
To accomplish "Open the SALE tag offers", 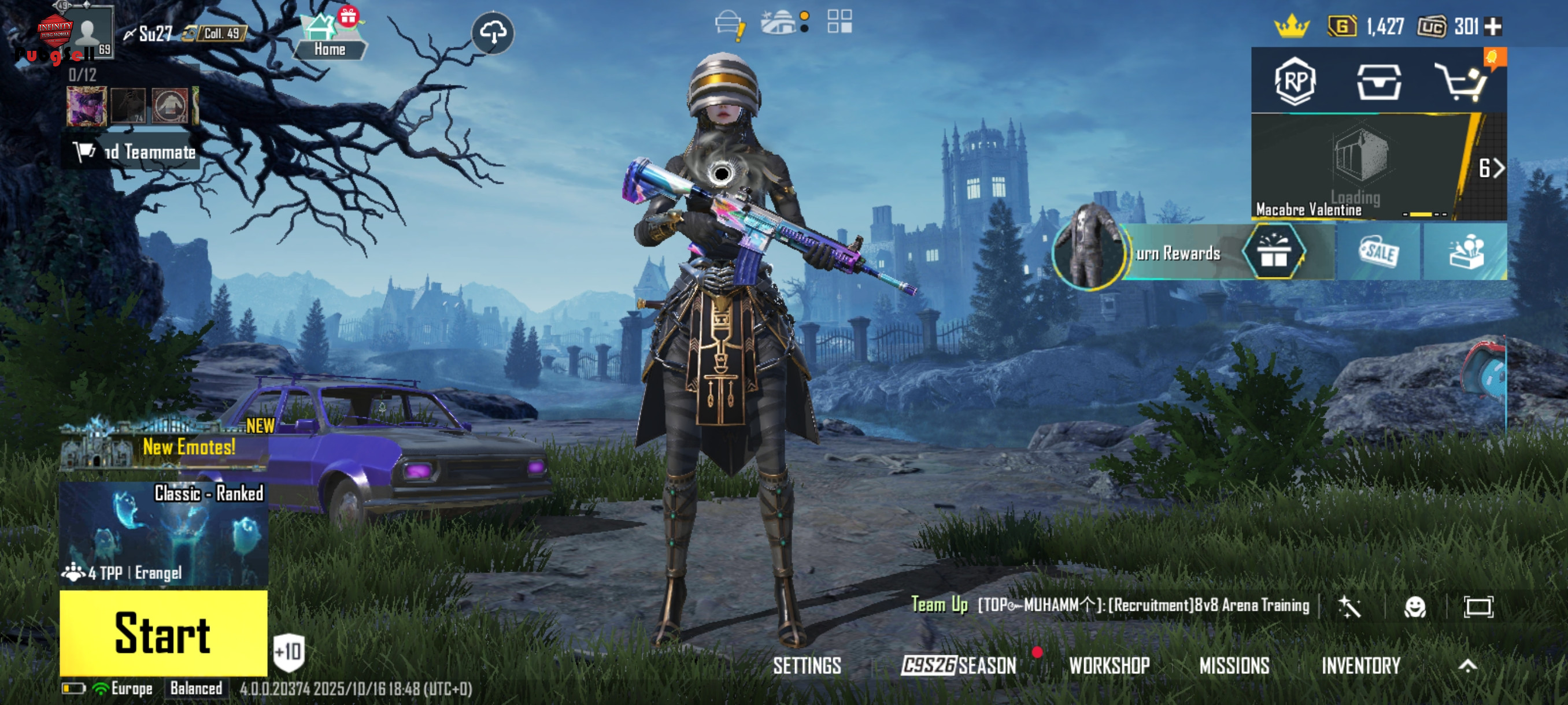I will click(x=1378, y=252).
